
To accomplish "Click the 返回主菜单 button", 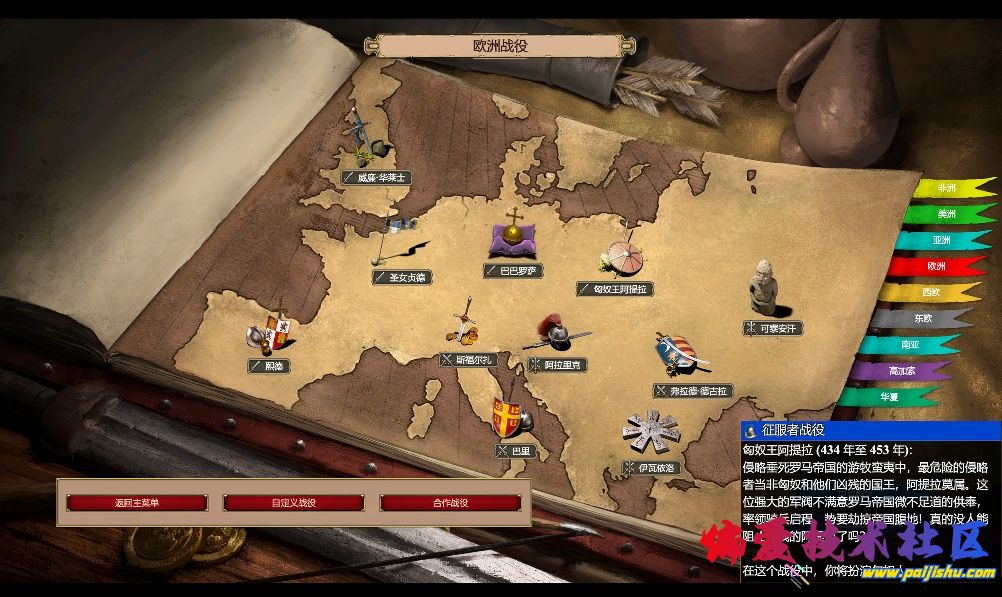I will 136,502.
